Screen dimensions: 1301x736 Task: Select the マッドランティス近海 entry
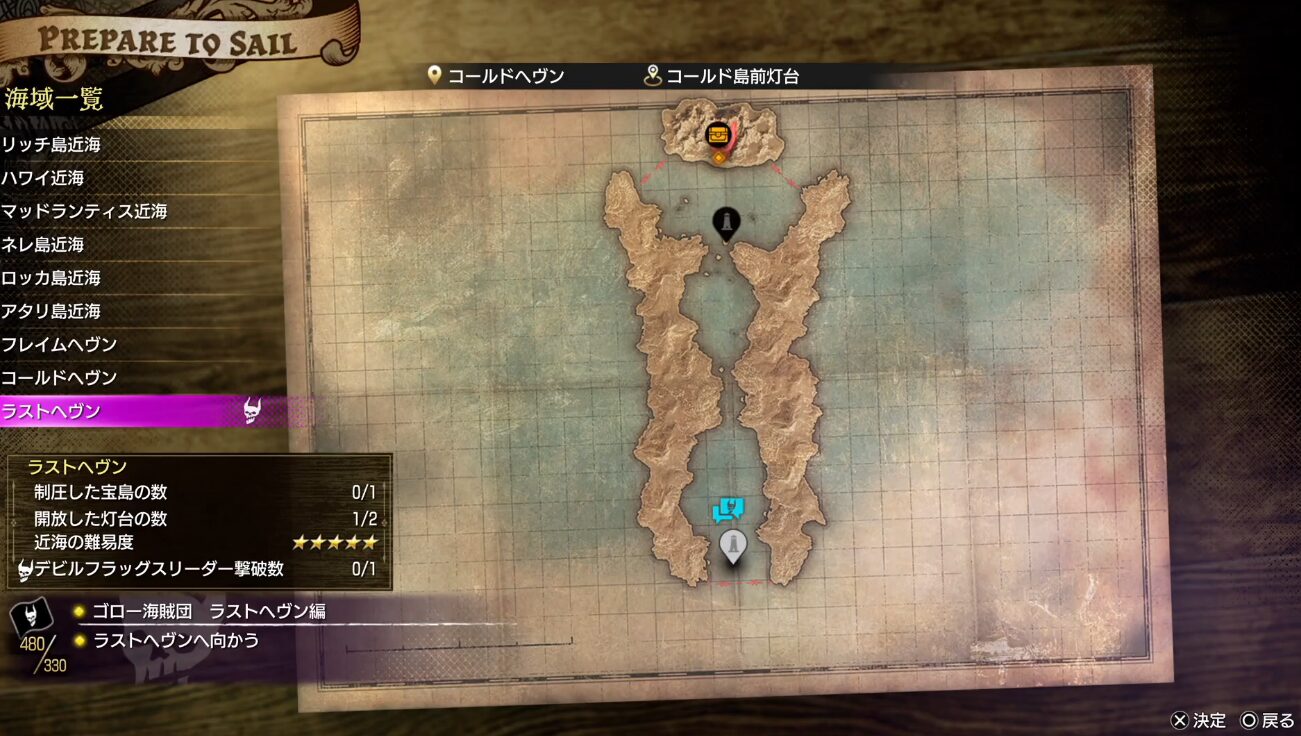point(84,211)
